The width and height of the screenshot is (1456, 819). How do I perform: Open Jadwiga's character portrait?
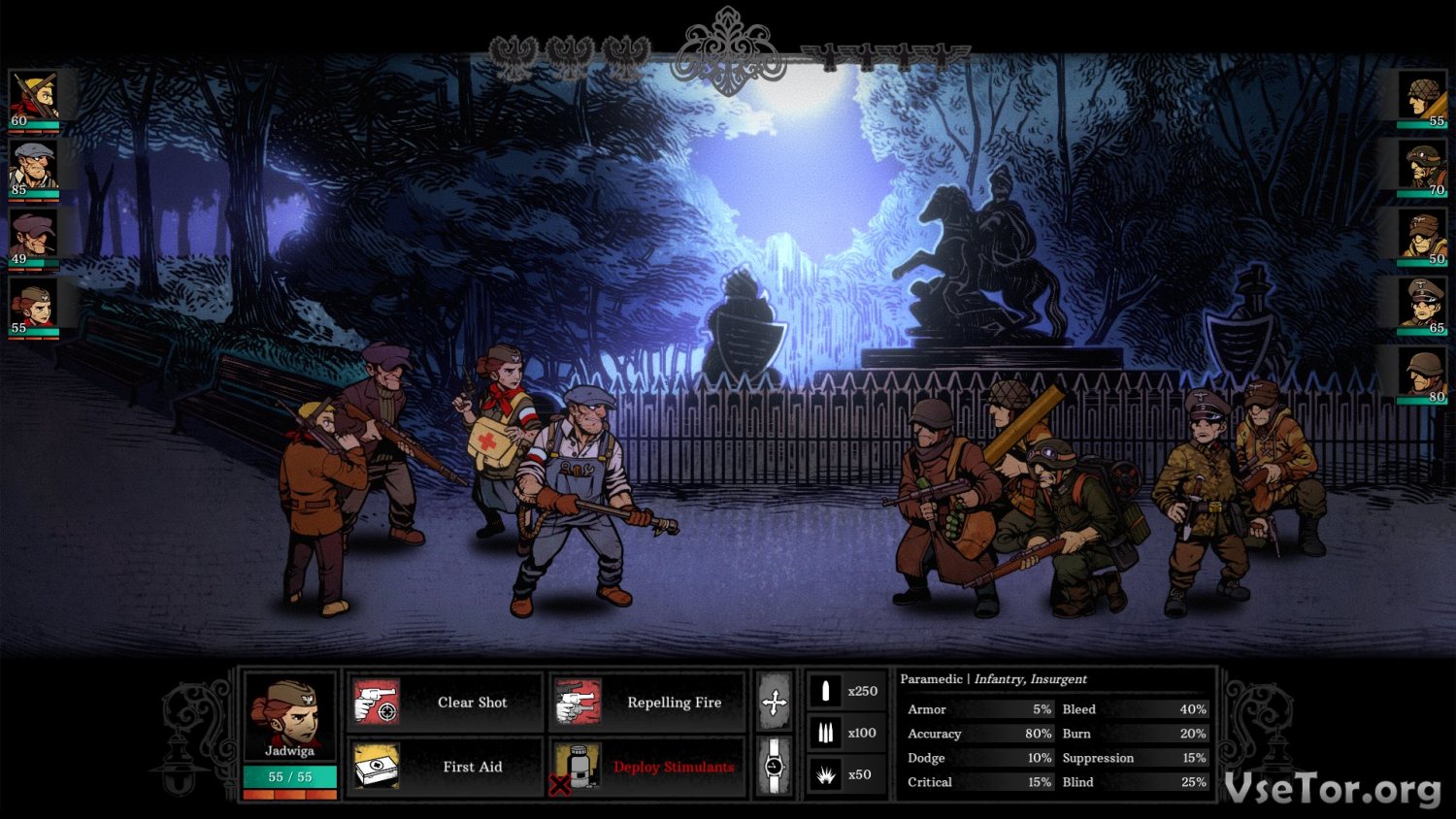click(x=290, y=716)
